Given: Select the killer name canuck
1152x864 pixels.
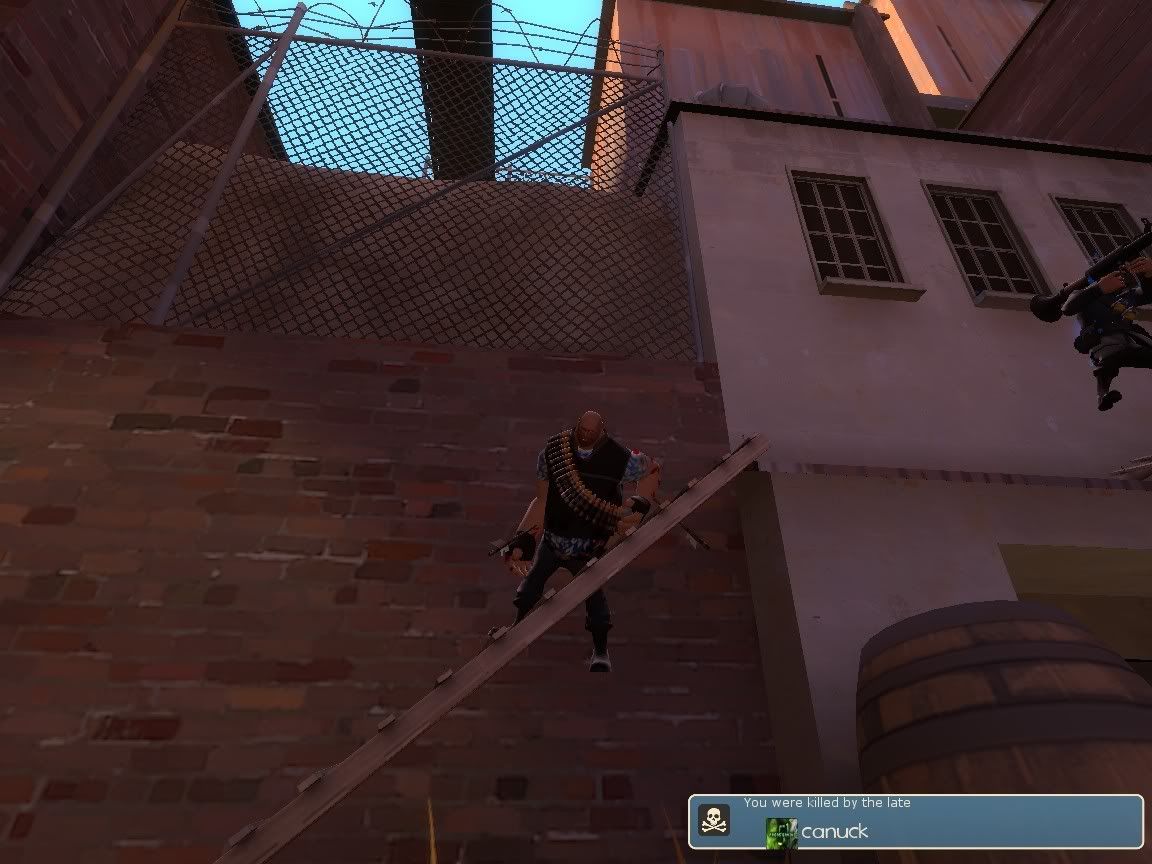Looking at the screenshot, I should 834,832.
